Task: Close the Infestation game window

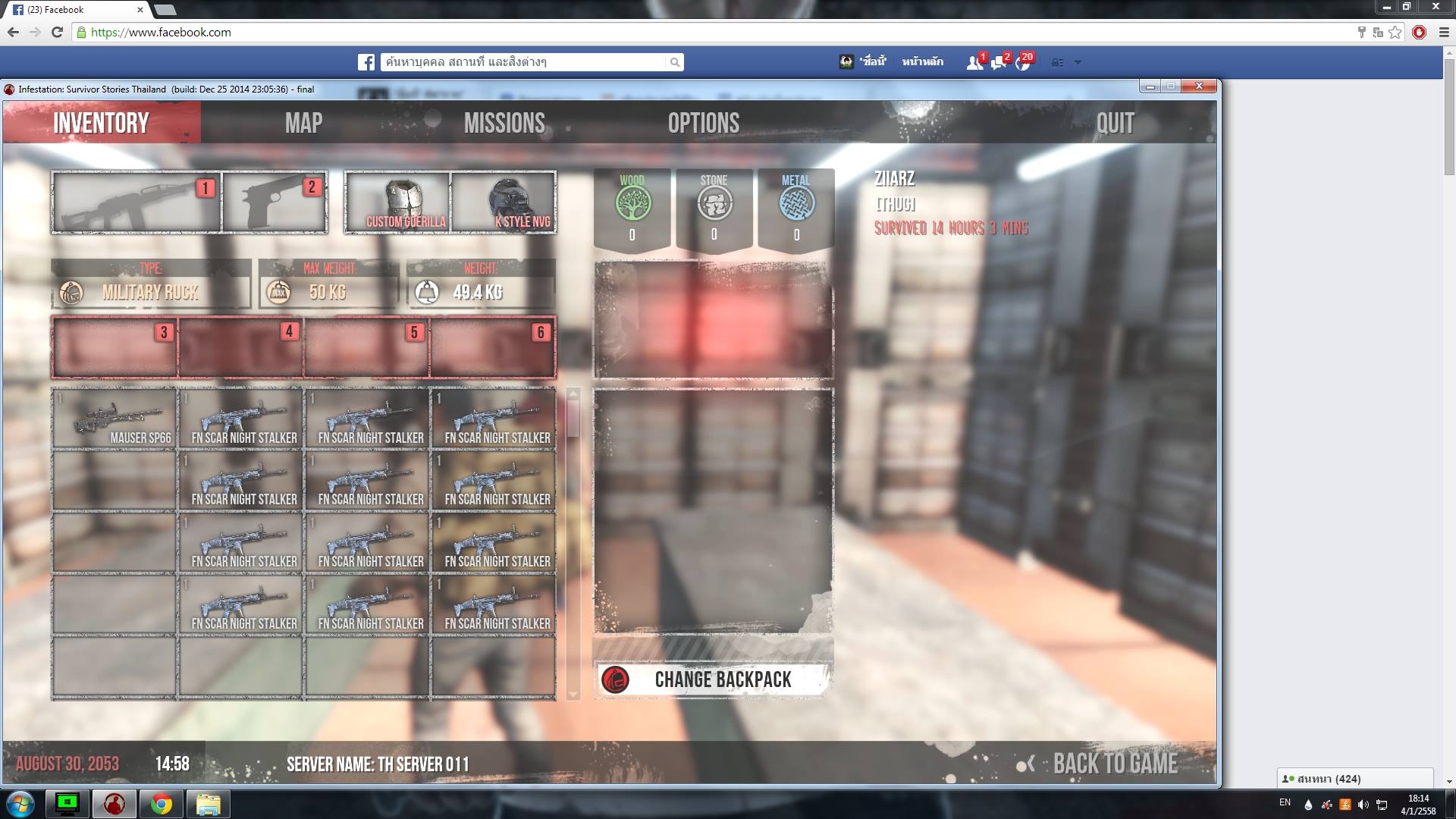Action: tap(1199, 86)
